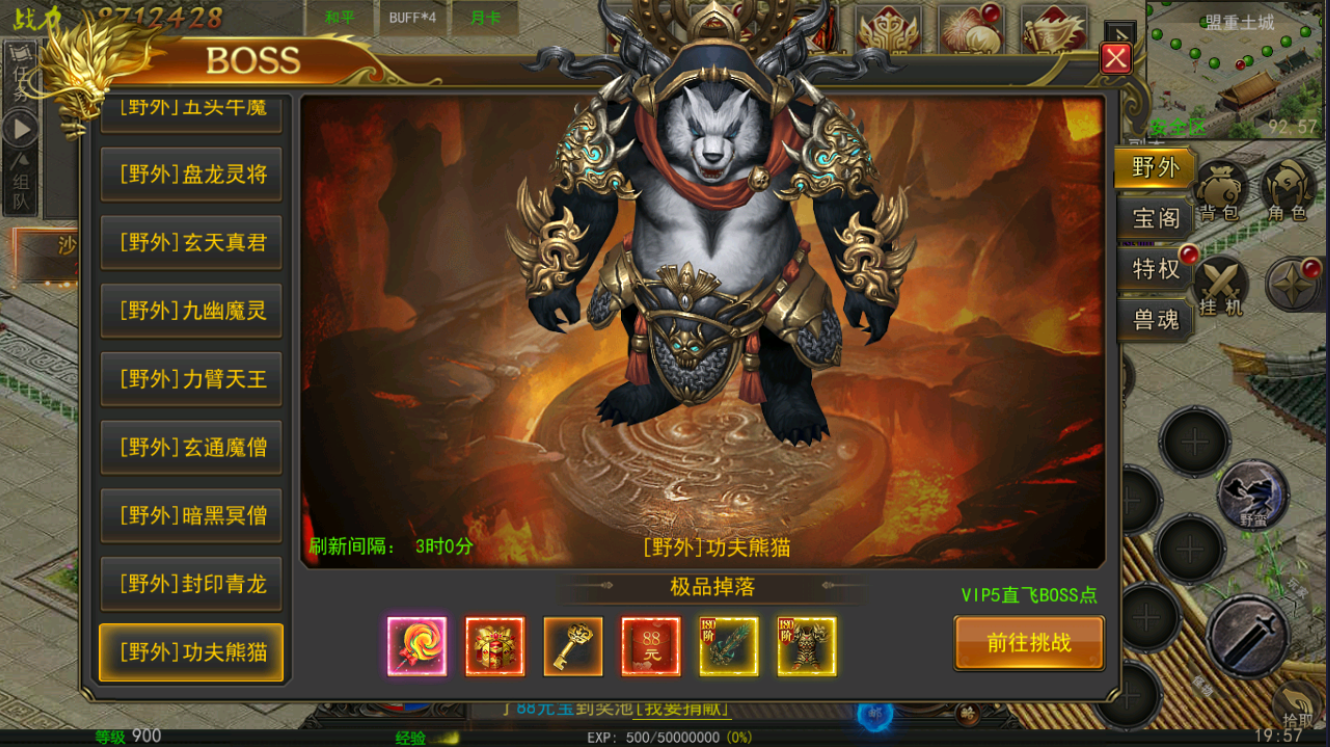Close the BOSS panel with the red X
Image resolution: width=1330 pixels, height=747 pixels.
click(1115, 59)
